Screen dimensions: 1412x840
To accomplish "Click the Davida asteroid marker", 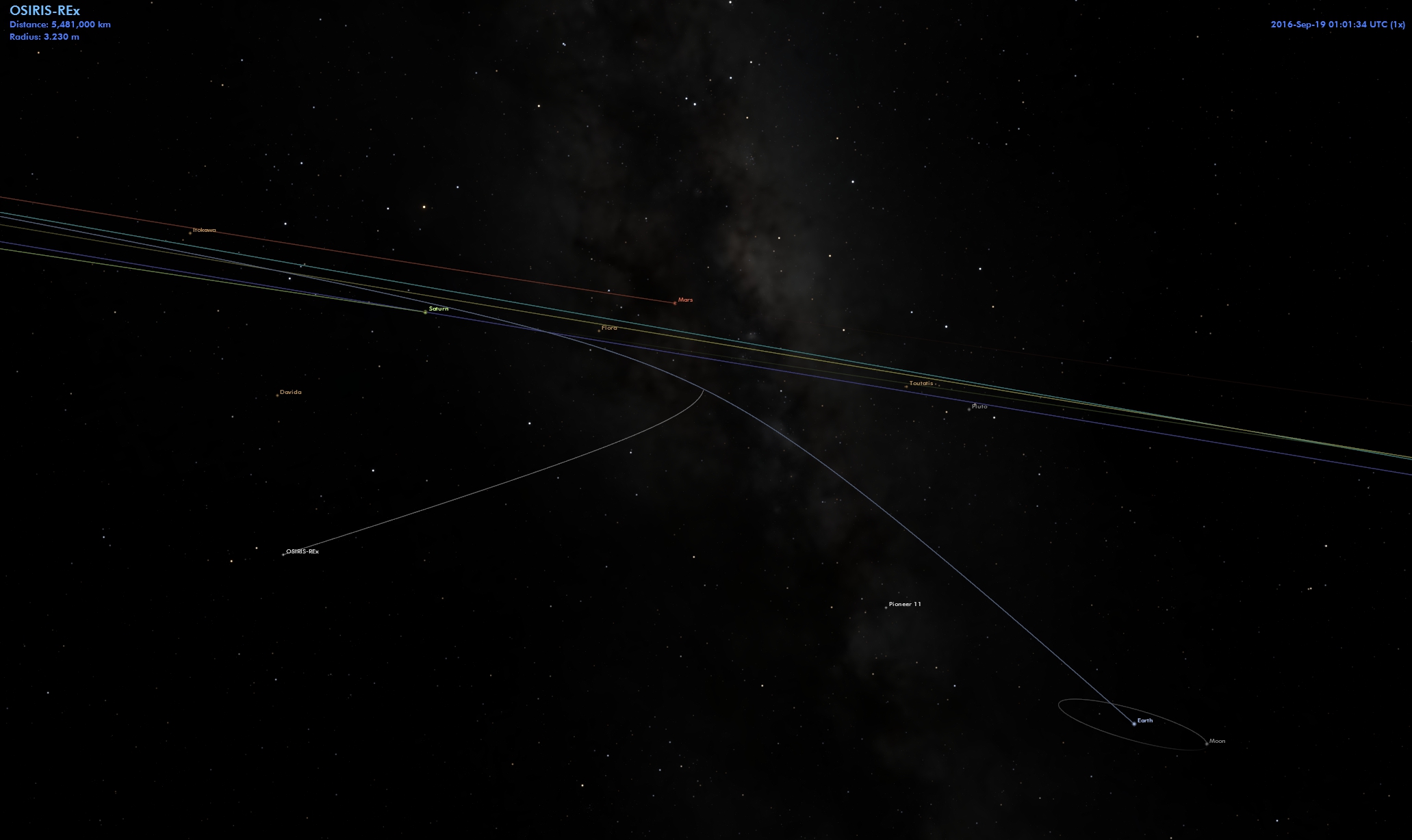I will pyautogui.click(x=277, y=395).
